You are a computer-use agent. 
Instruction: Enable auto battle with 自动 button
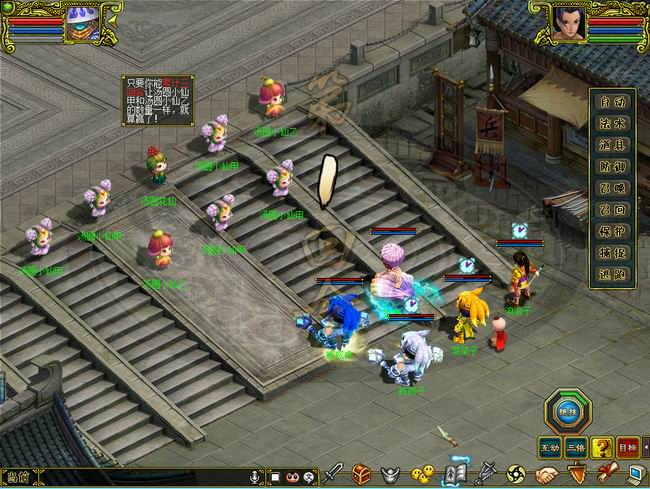click(x=612, y=101)
